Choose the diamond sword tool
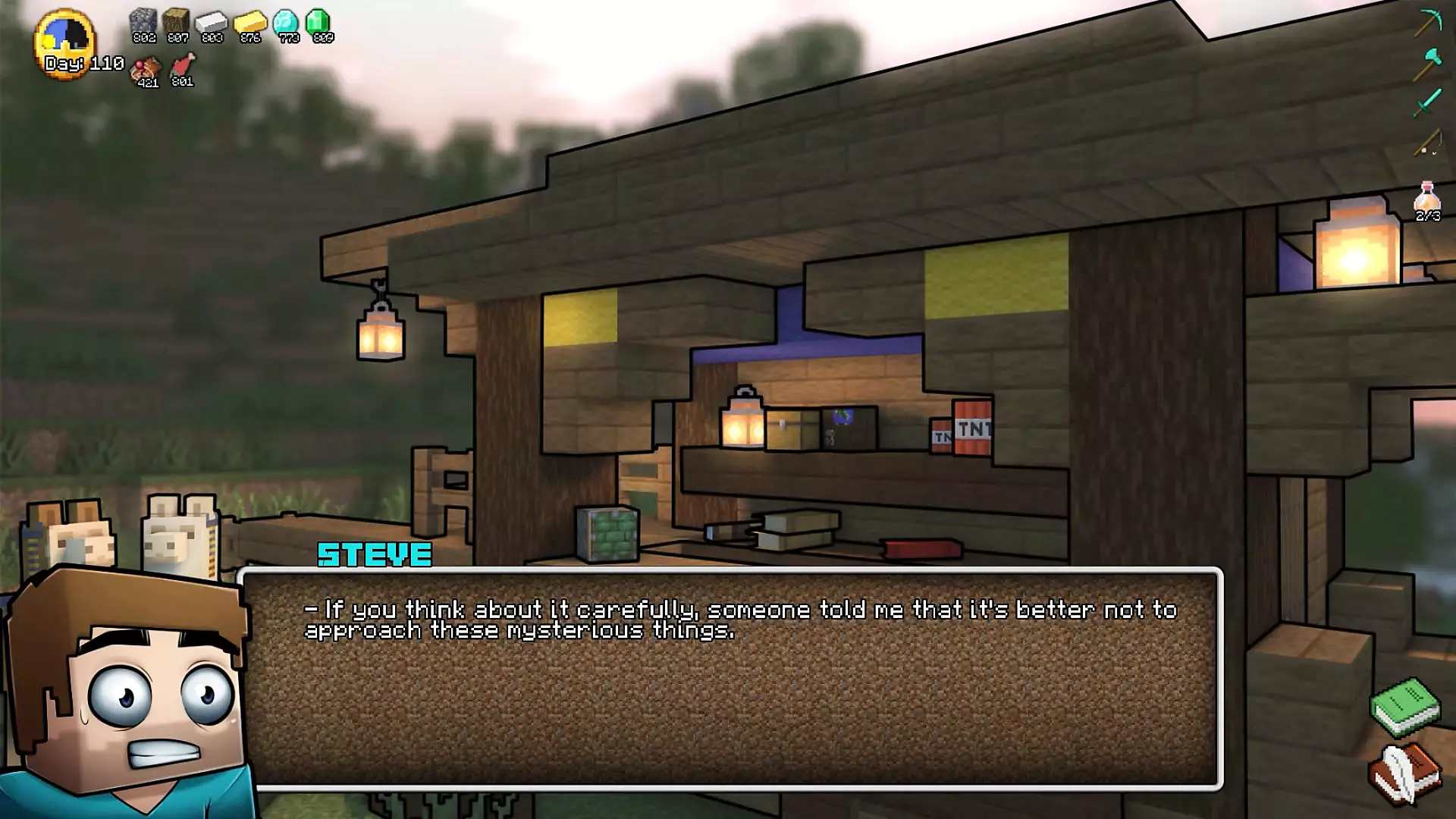 pos(1428,102)
